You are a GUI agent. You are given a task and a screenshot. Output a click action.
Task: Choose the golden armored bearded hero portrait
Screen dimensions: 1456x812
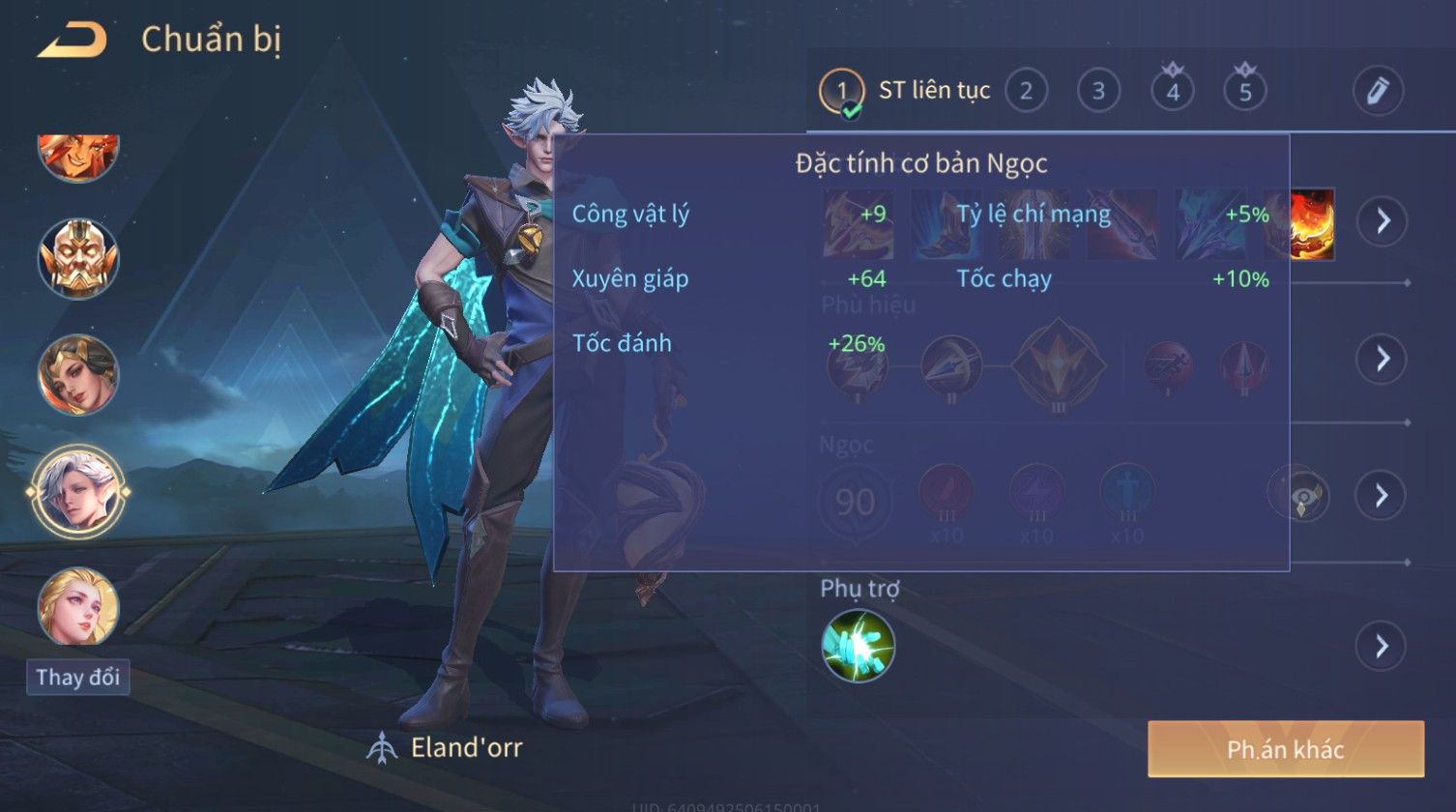point(78,258)
